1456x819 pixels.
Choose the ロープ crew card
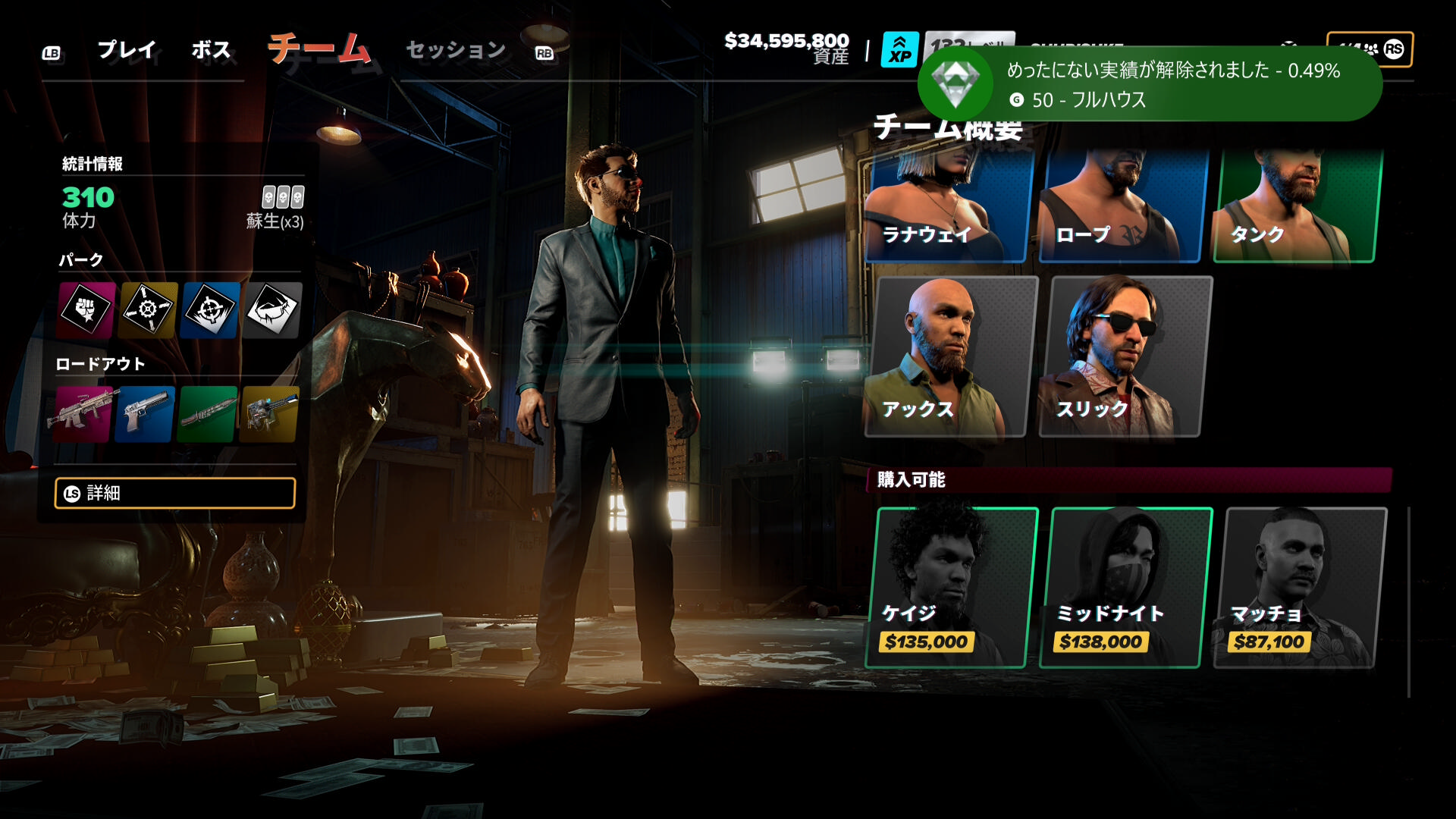tap(1122, 206)
